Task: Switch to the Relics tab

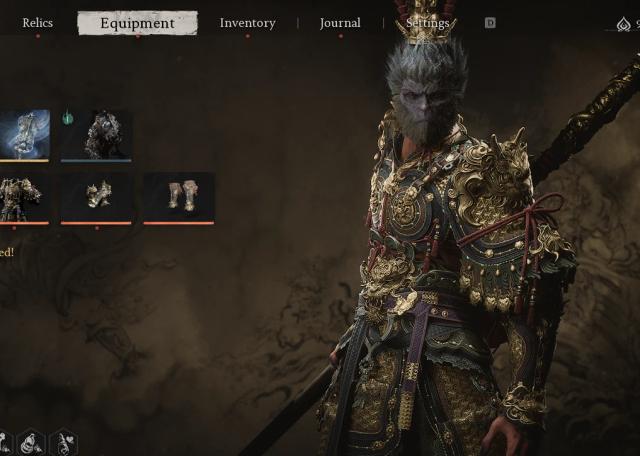Action: pyautogui.click(x=38, y=23)
